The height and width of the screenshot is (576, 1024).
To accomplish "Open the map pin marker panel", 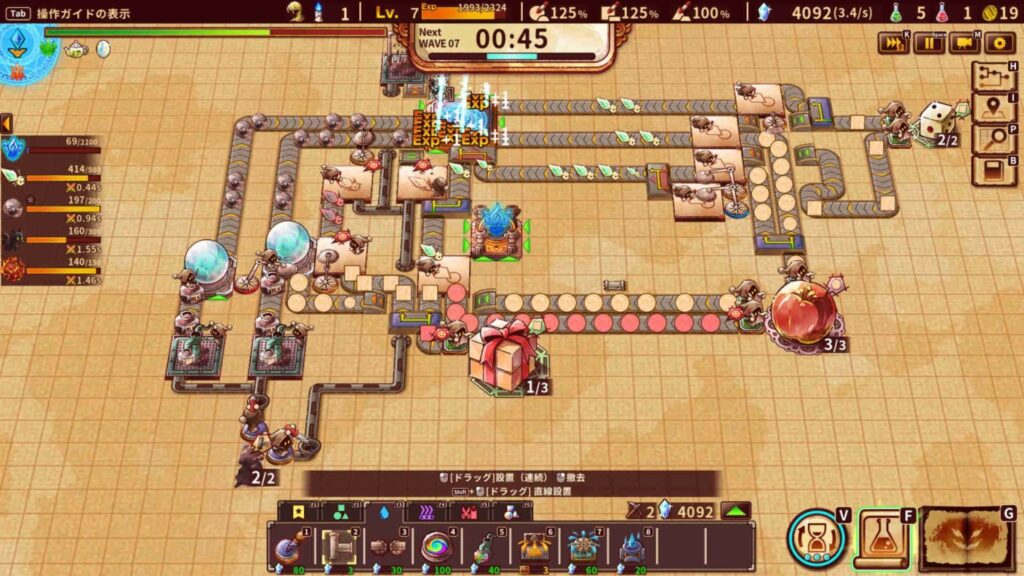I will pyautogui.click(x=991, y=109).
